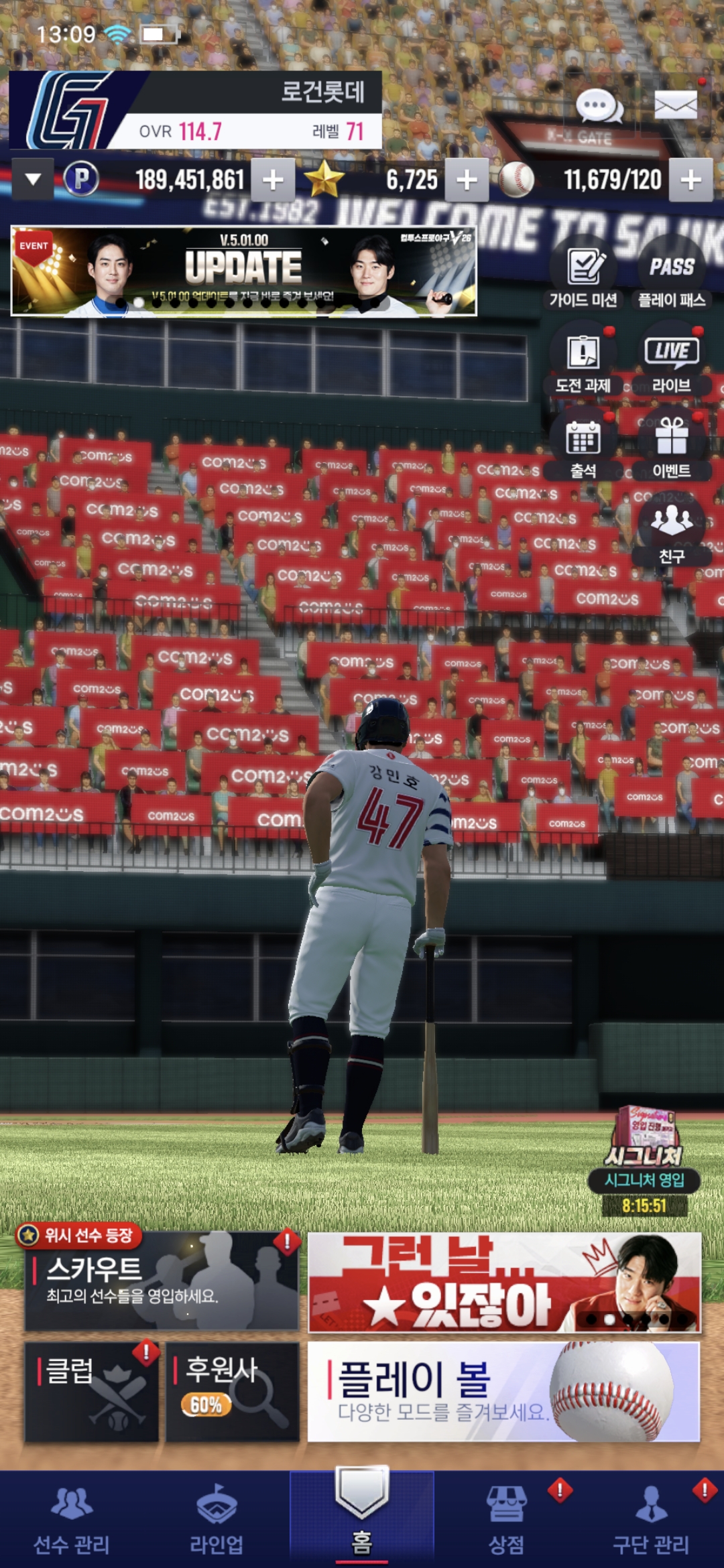Open the chat speech bubble icon
Image resolution: width=724 pixels, height=1568 pixels.
click(x=599, y=106)
